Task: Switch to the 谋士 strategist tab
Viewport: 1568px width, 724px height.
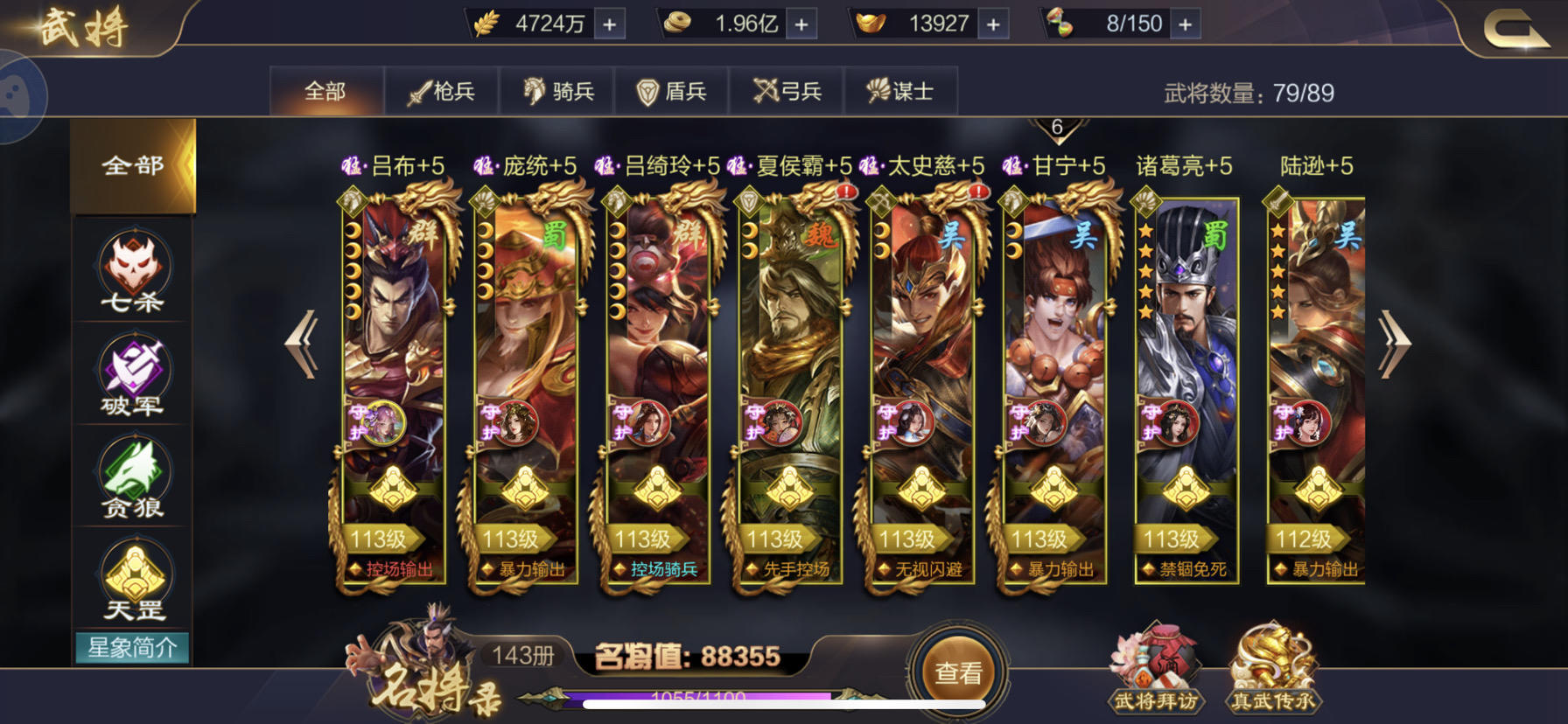Action: tap(899, 89)
